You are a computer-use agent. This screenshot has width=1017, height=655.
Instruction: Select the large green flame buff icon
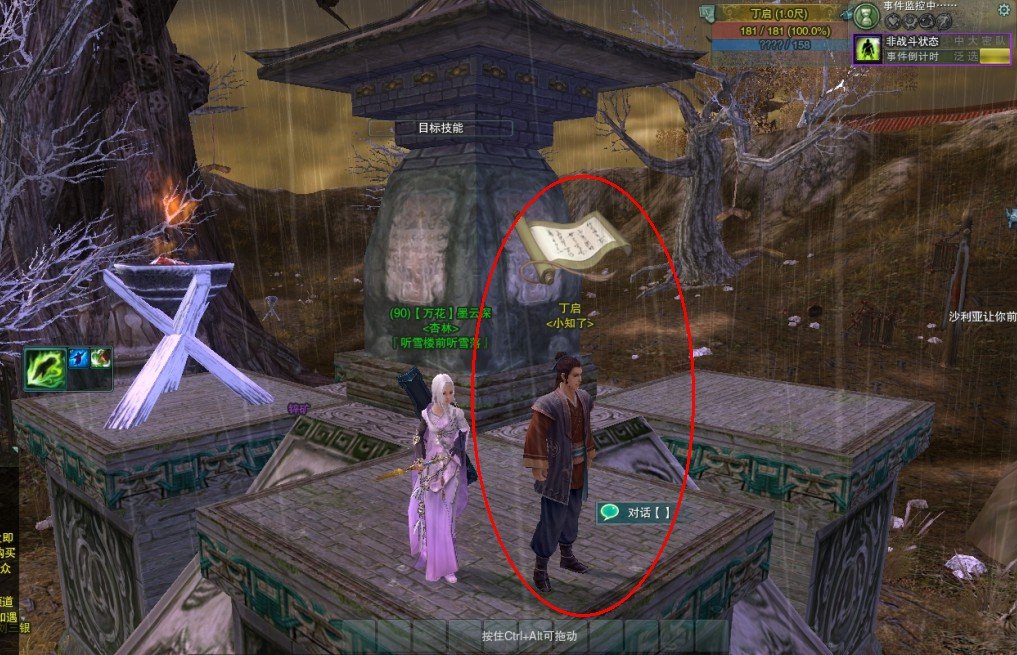click(46, 368)
